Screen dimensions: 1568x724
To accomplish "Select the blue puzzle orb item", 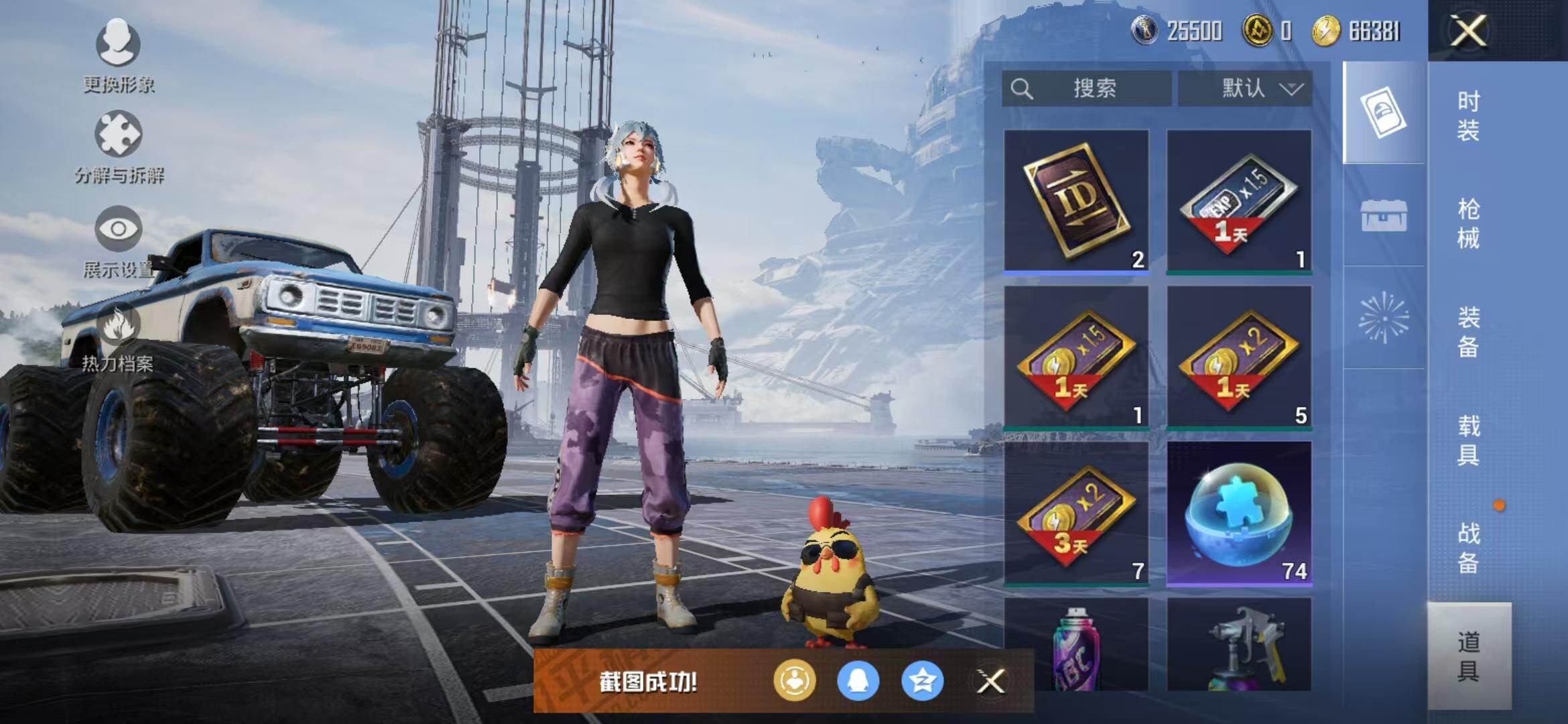I will pos(1239,514).
